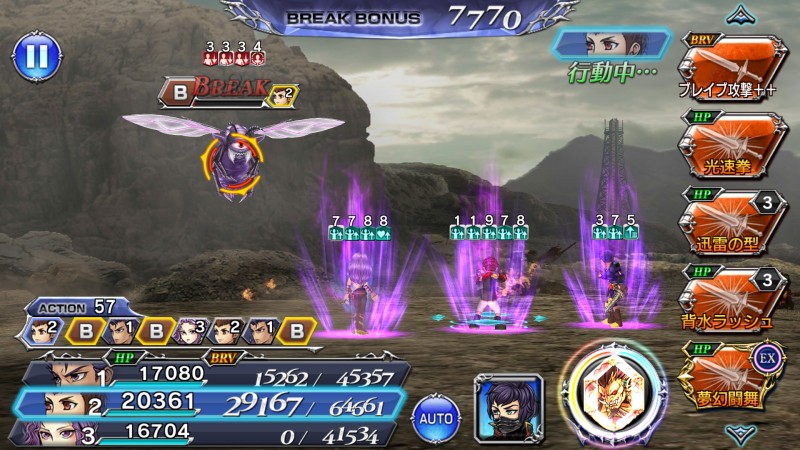Image resolution: width=800 pixels, height=450 pixels.
Task: Show earlier skills with the up arrow
Action: (740, 13)
